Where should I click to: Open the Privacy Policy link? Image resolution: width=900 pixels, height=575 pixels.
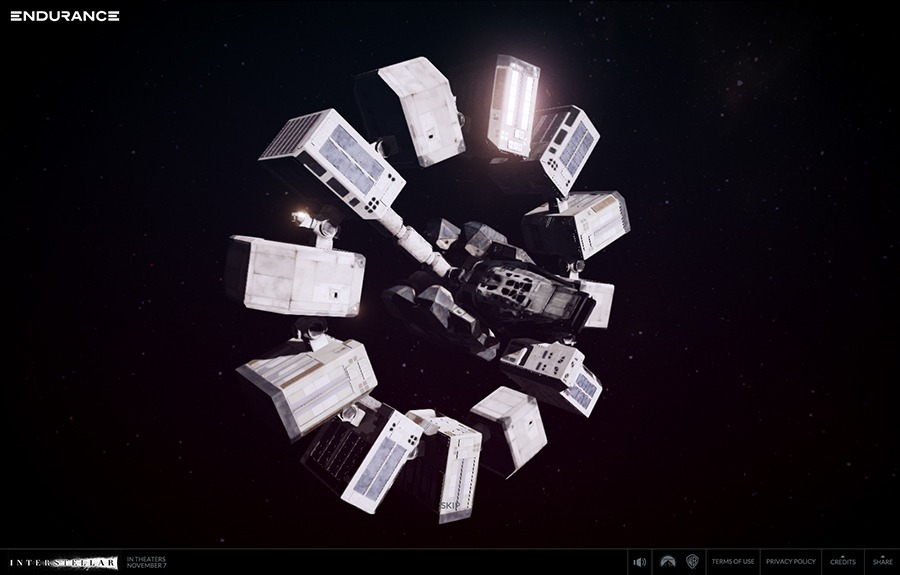pos(791,562)
